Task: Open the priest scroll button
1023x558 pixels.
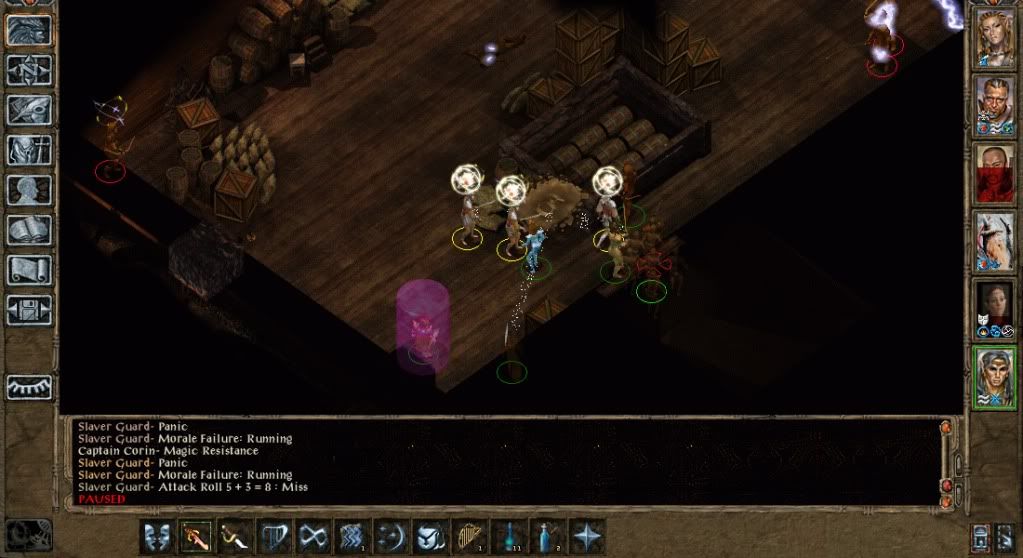Action: tap(29, 269)
